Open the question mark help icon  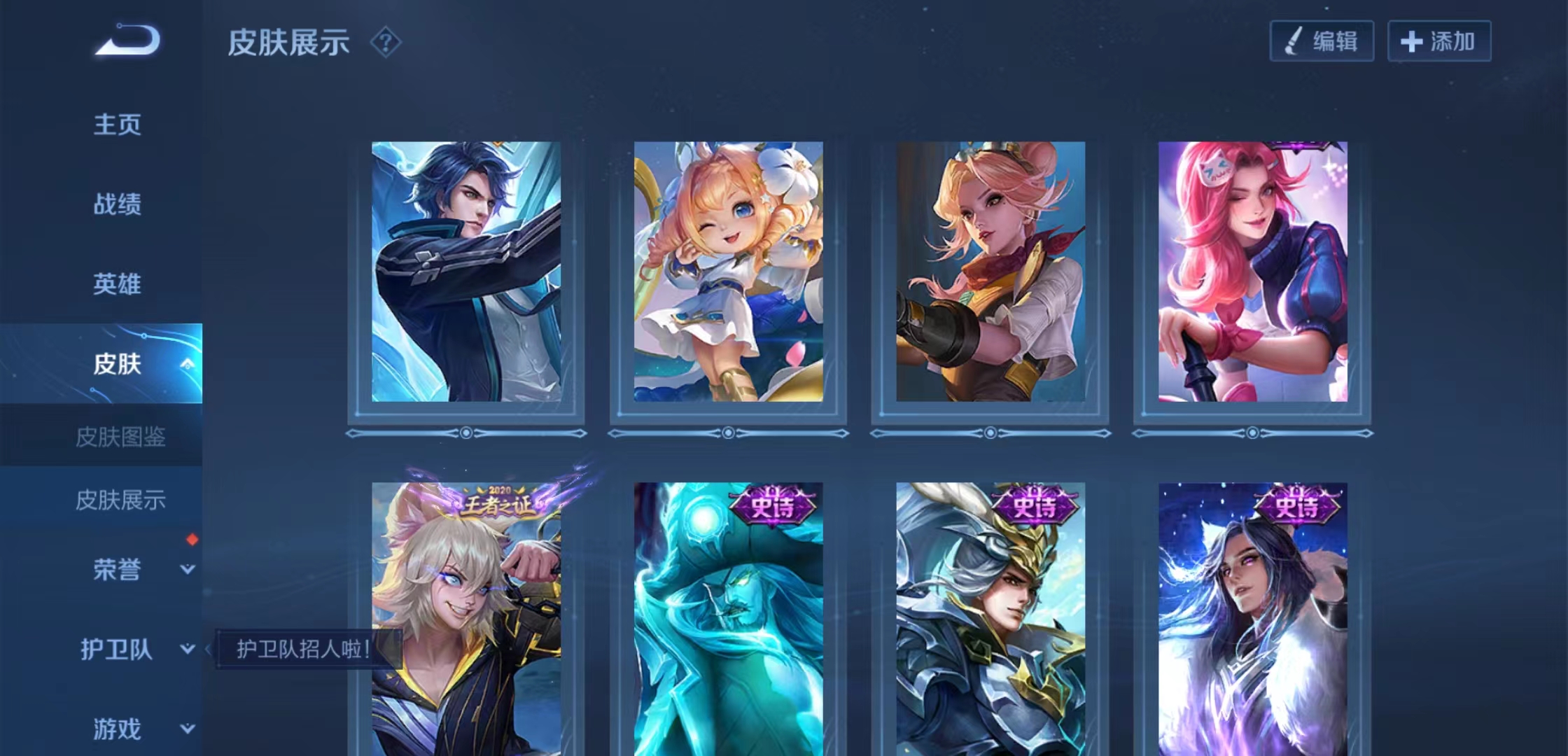click(385, 43)
